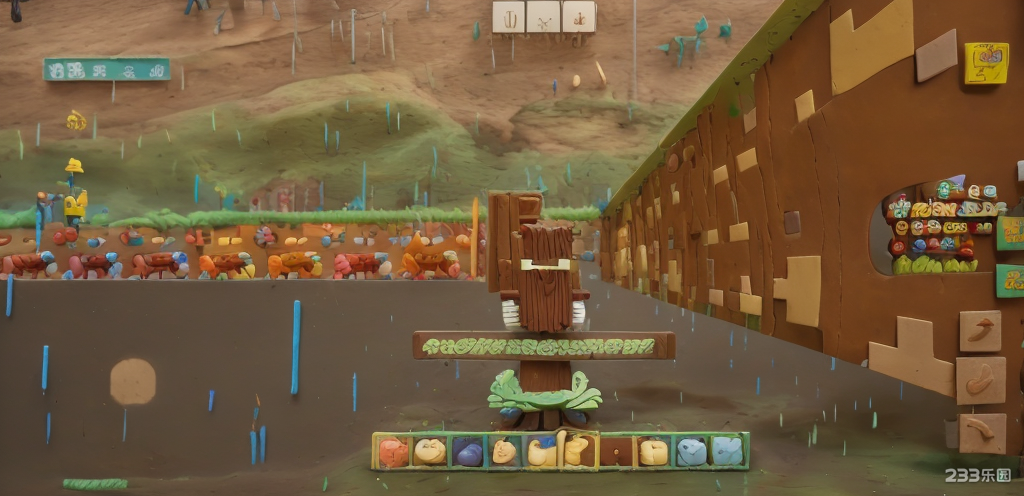Click the green banner sign with white symbols
Viewport: 1024px width, 496px height.
[107, 69]
